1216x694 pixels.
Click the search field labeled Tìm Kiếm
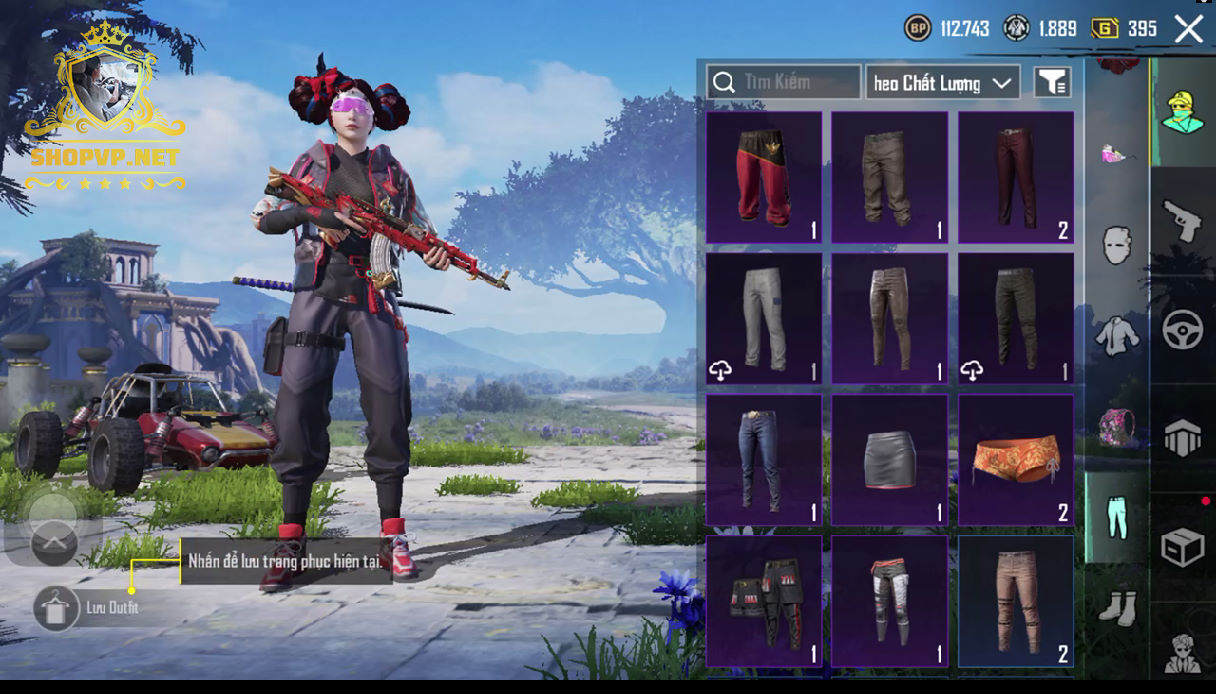point(784,82)
